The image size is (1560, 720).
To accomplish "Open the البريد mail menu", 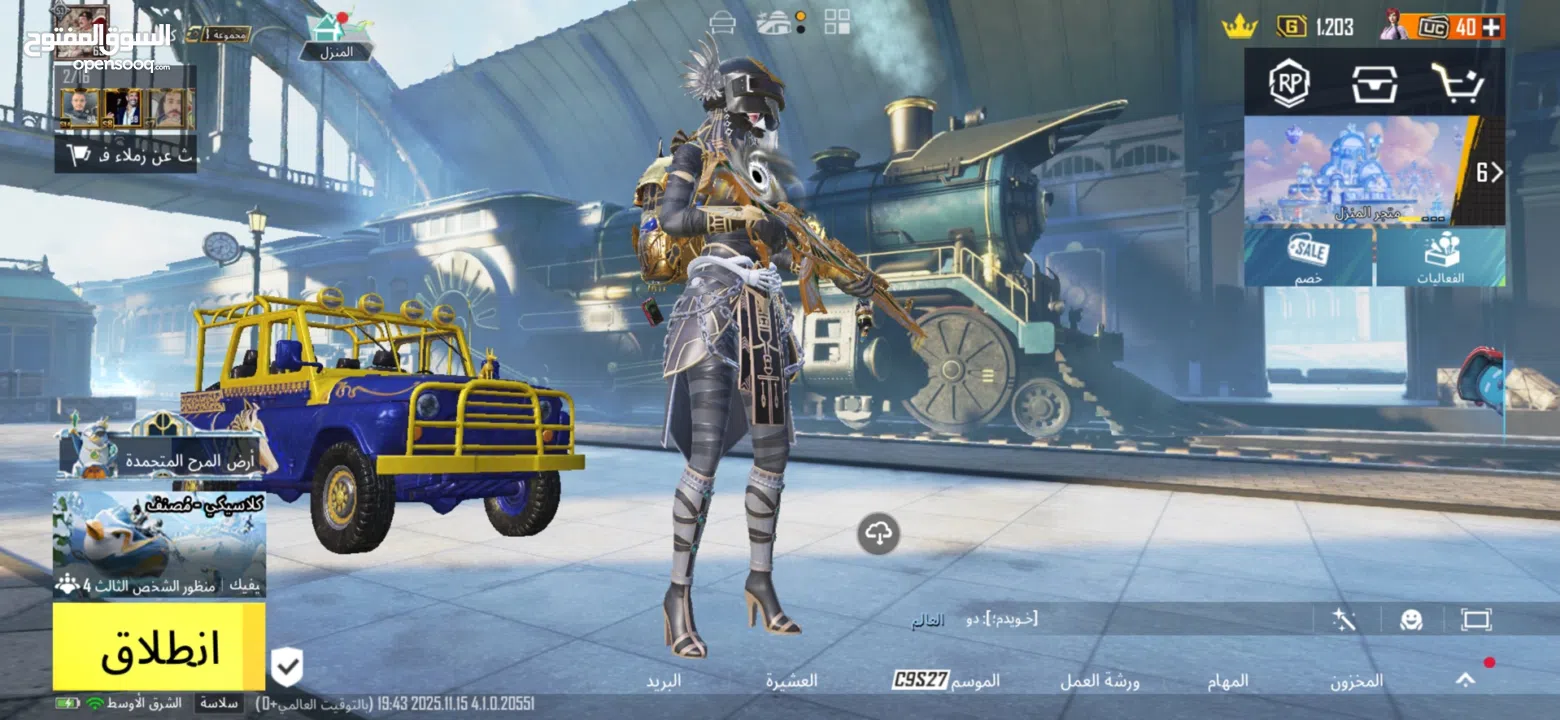I will [x=663, y=681].
